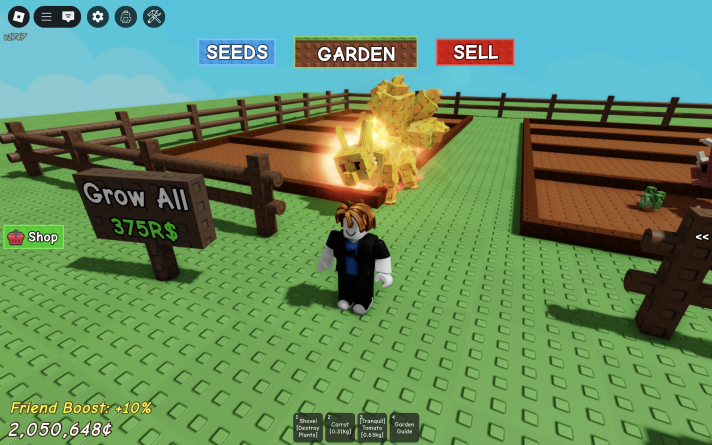Image resolution: width=712 pixels, height=445 pixels.
Task: Choose the Tranquil Tomato hotbar slot
Action: (373, 428)
